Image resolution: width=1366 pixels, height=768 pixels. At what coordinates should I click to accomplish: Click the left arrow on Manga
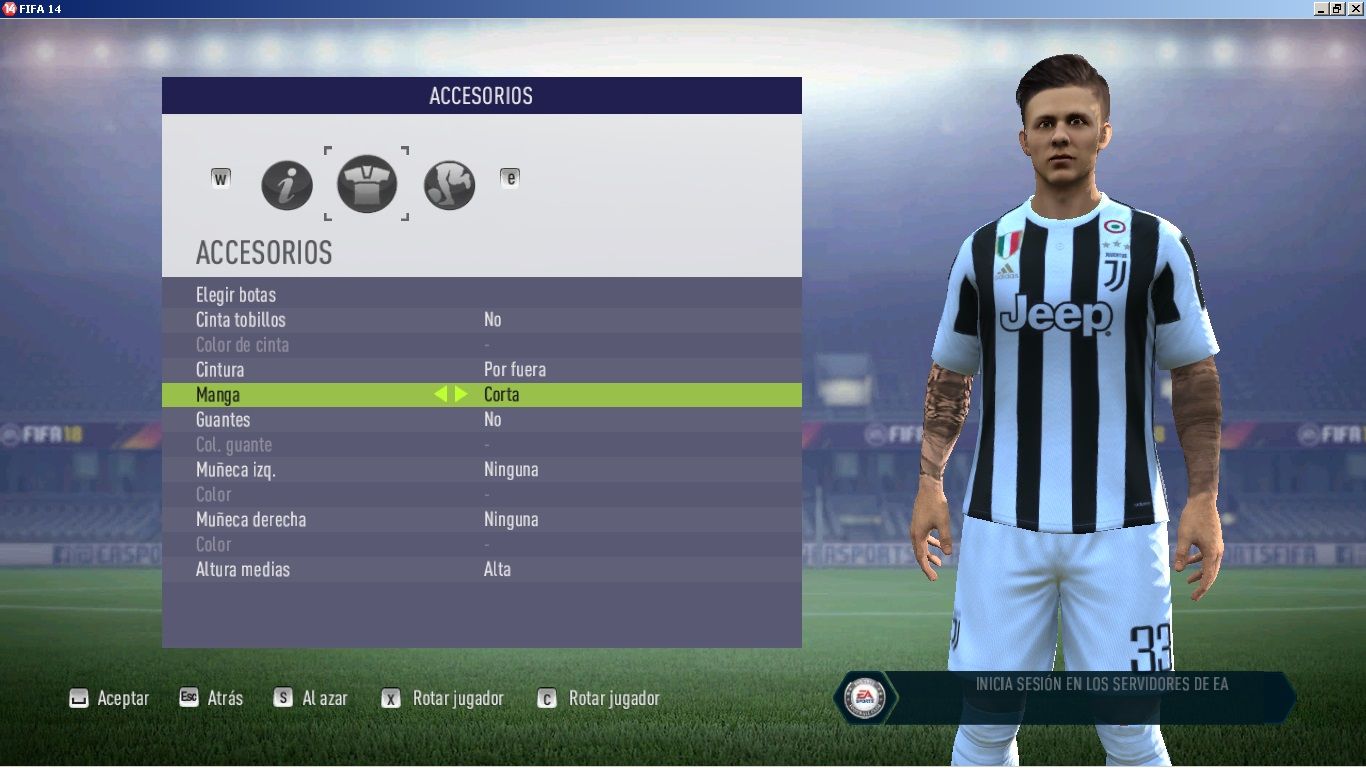click(440, 395)
